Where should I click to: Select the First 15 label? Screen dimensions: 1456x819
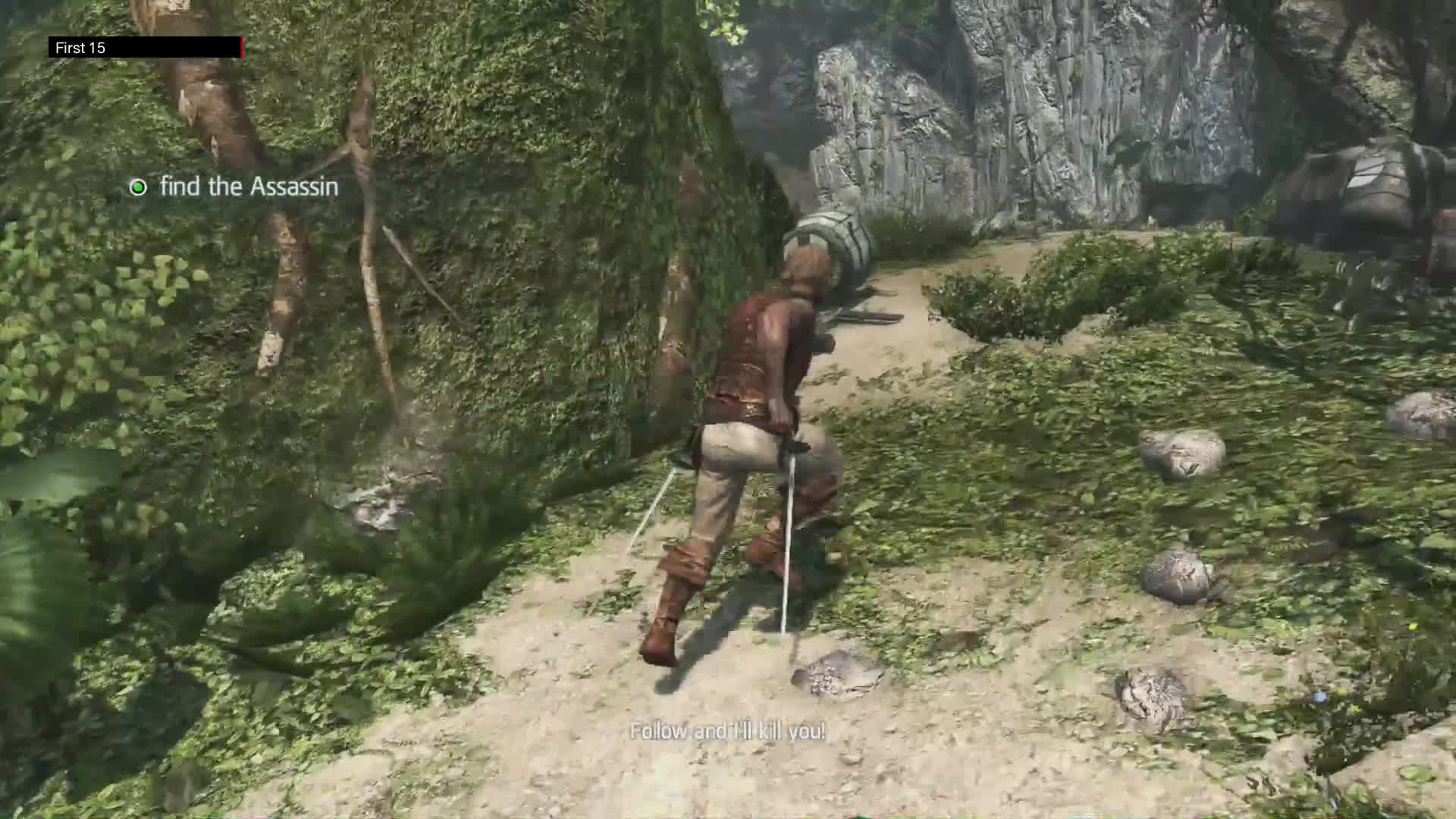[x=79, y=48]
